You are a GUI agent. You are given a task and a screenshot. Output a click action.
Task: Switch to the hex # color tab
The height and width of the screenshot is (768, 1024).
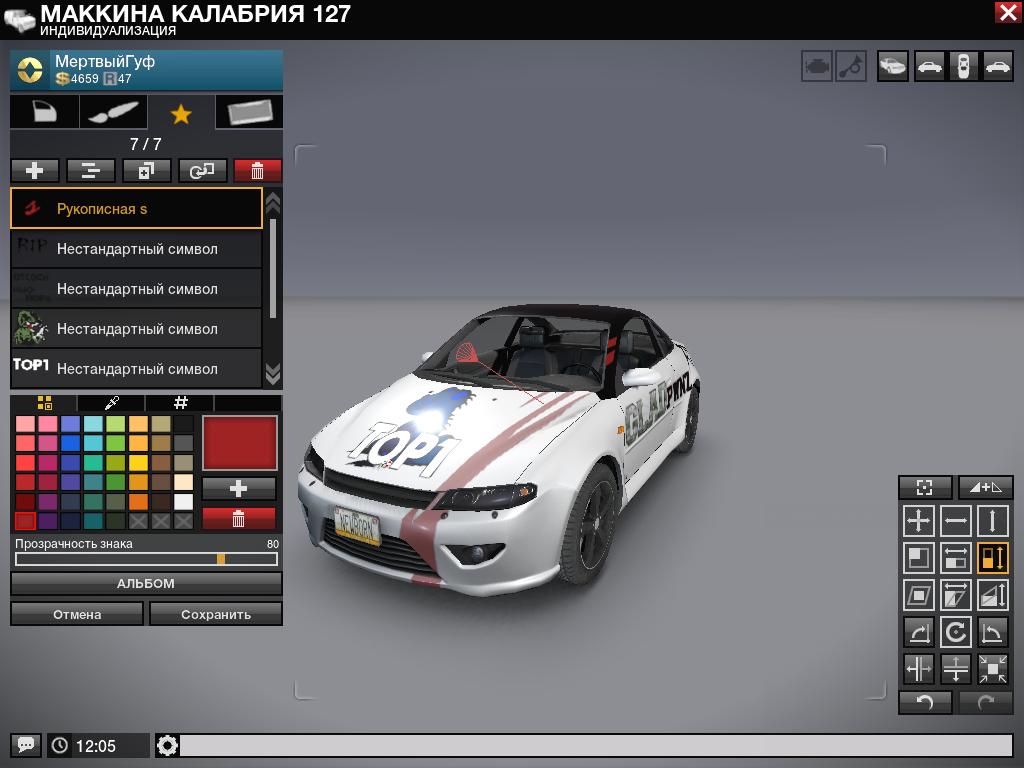[180, 403]
